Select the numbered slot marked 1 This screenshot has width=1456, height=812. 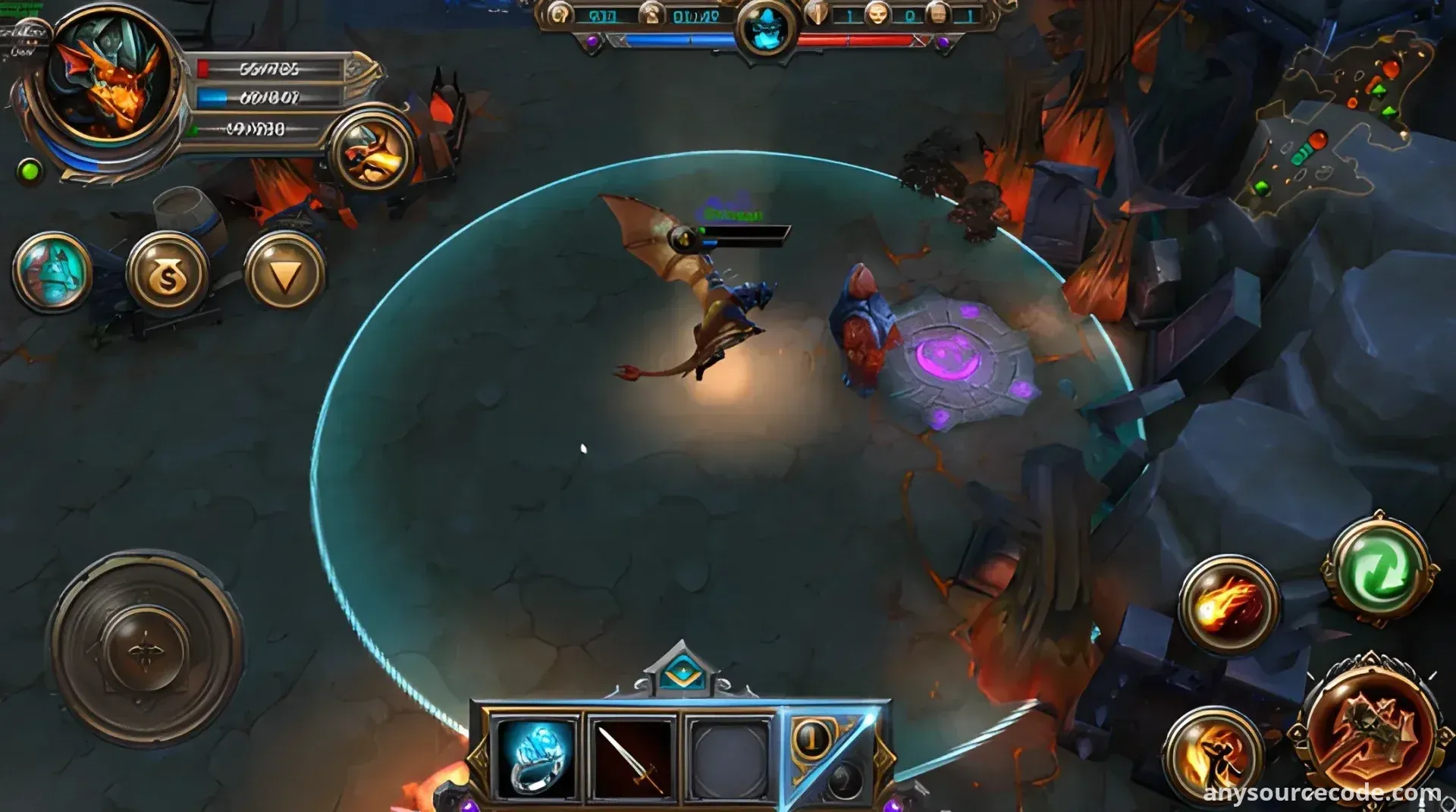click(812, 738)
